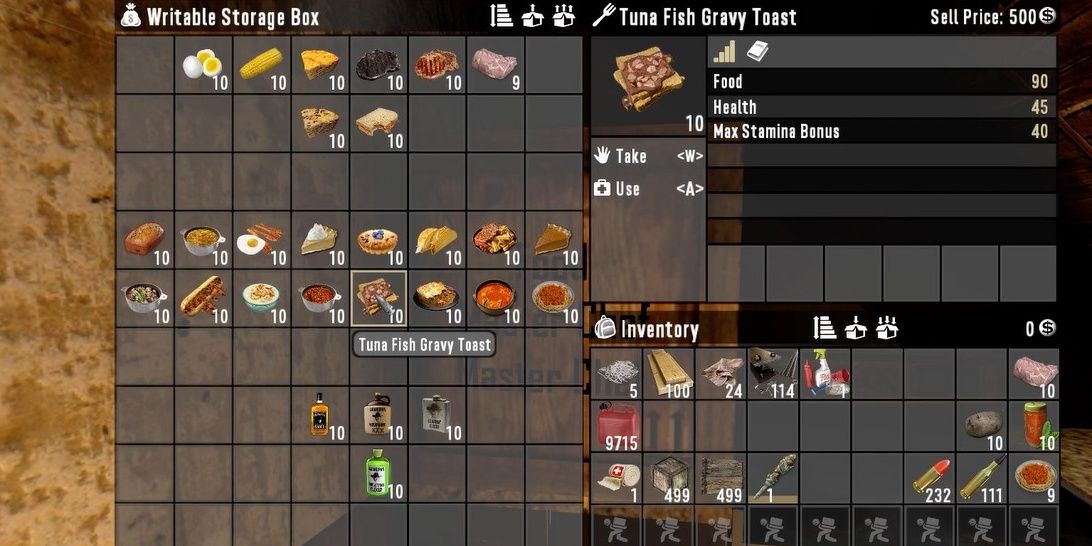Select the spray bottle in inventory
This screenshot has width=1092, height=546.
825,374
